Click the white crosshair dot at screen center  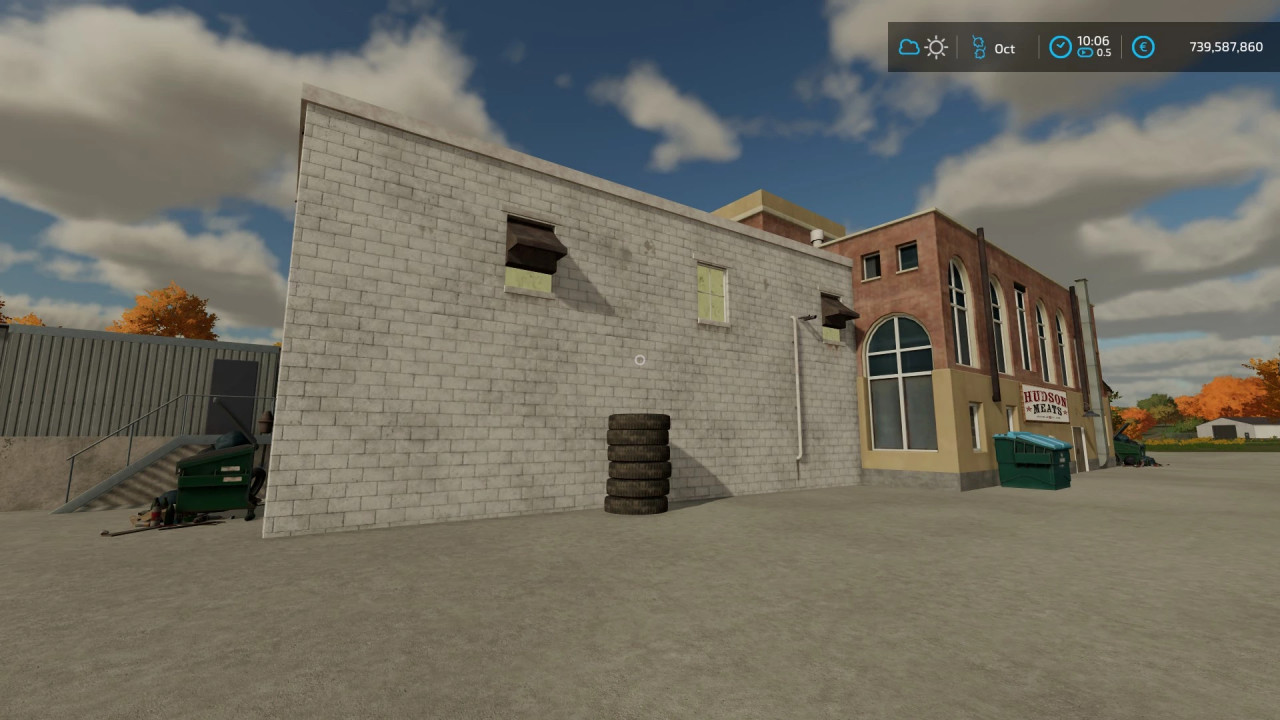point(639,360)
